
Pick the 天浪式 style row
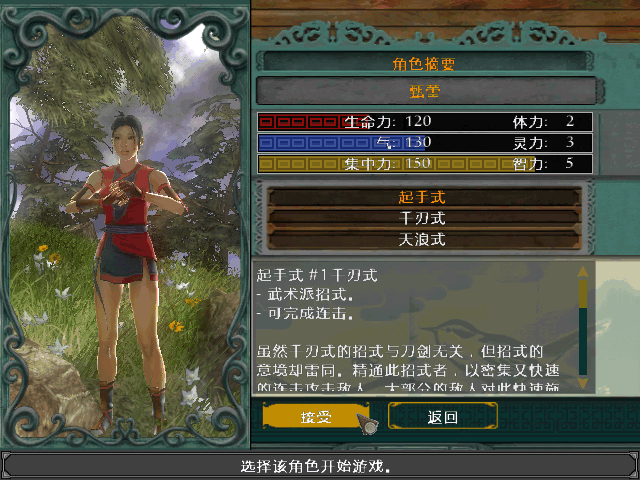click(421, 239)
